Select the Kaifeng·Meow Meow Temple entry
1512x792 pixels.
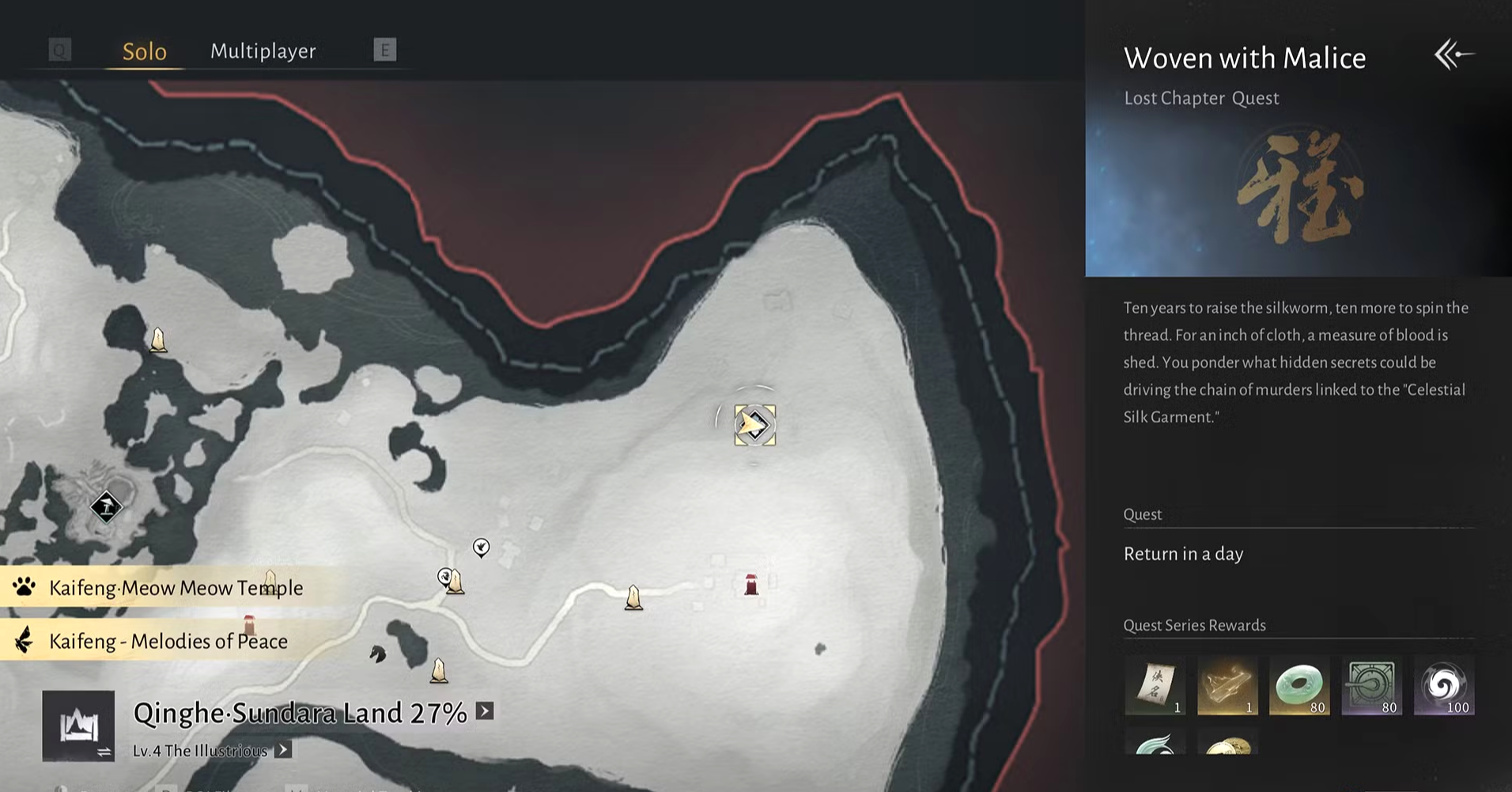tap(176, 587)
